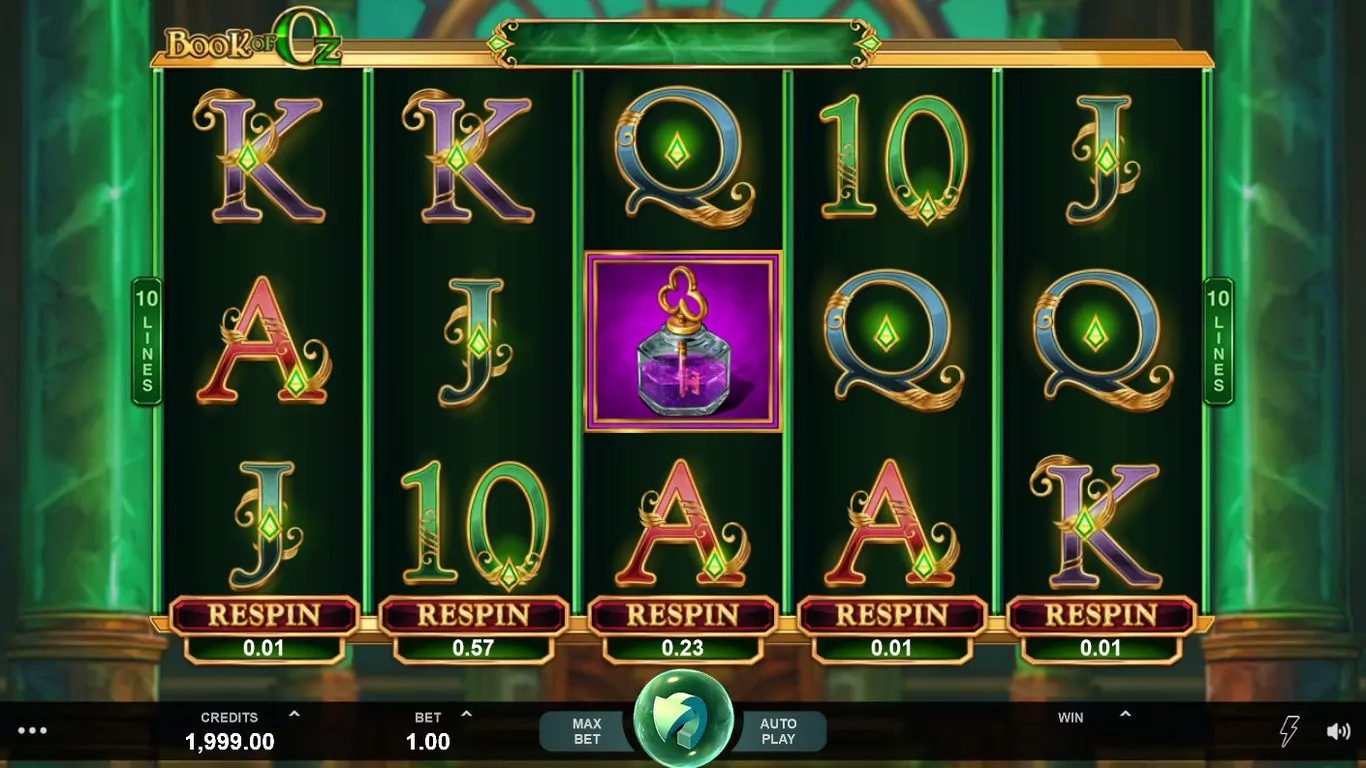This screenshot has height=768, width=1366.
Task: Mute the game with the speaker icon
Action: pos(1338,731)
